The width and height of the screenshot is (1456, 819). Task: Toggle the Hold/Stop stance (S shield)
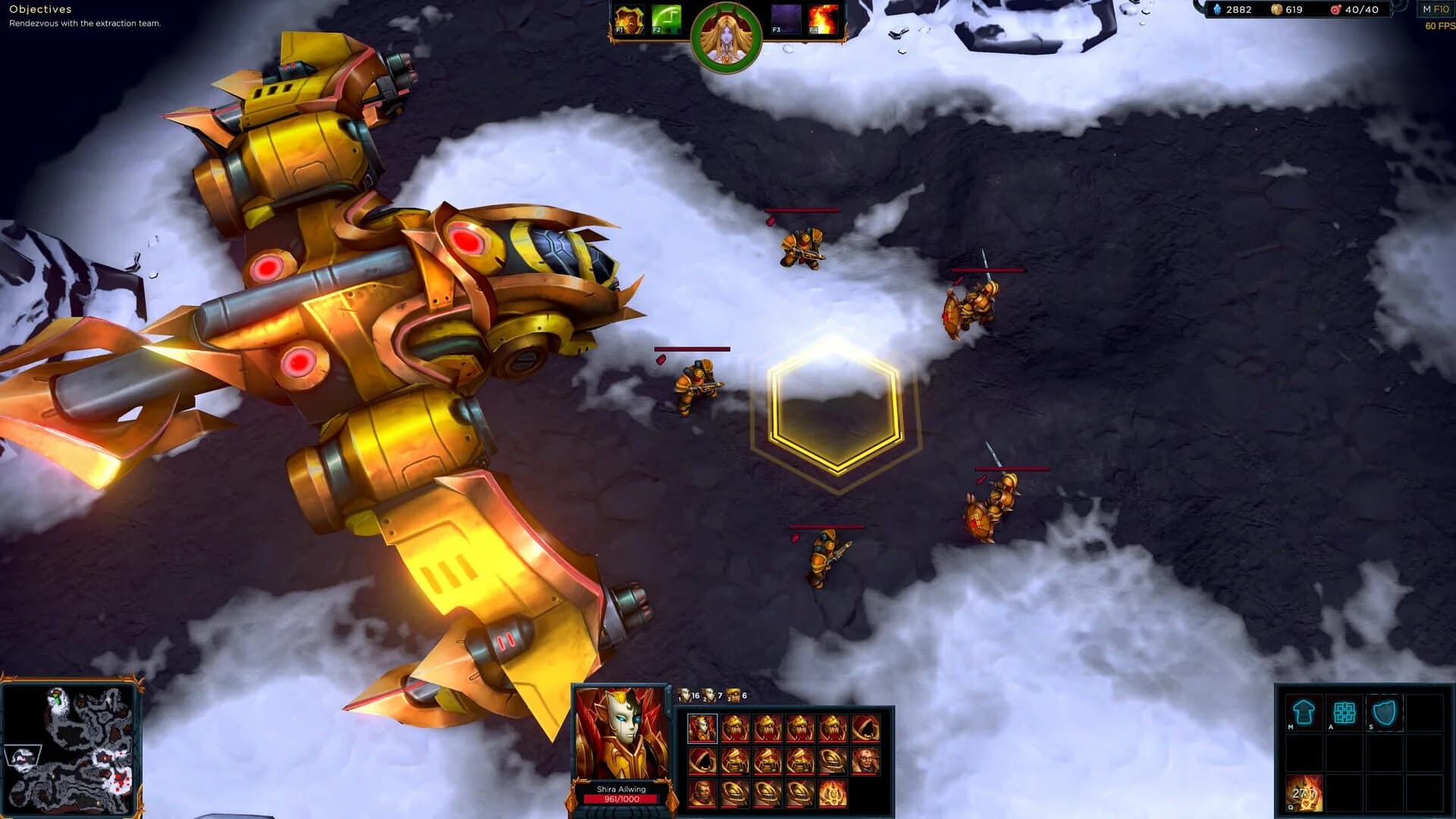tap(1385, 711)
